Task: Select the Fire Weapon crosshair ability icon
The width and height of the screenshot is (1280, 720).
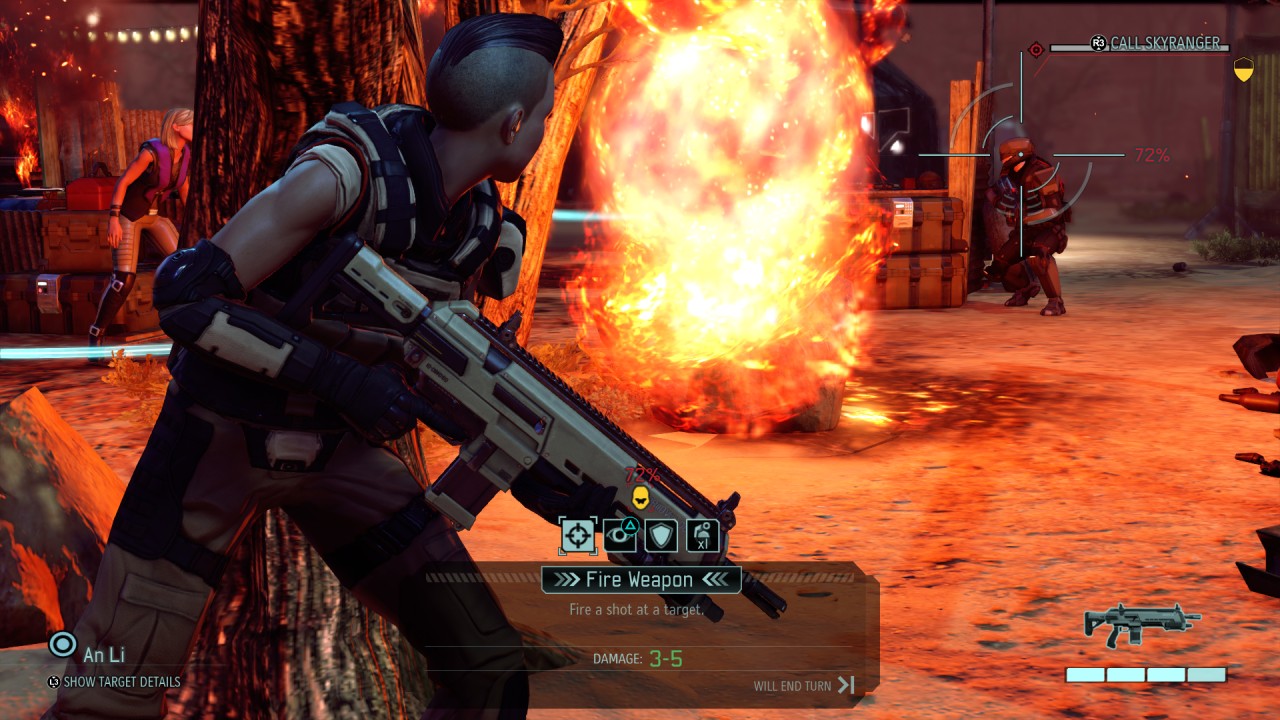Action: click(578, 535)
